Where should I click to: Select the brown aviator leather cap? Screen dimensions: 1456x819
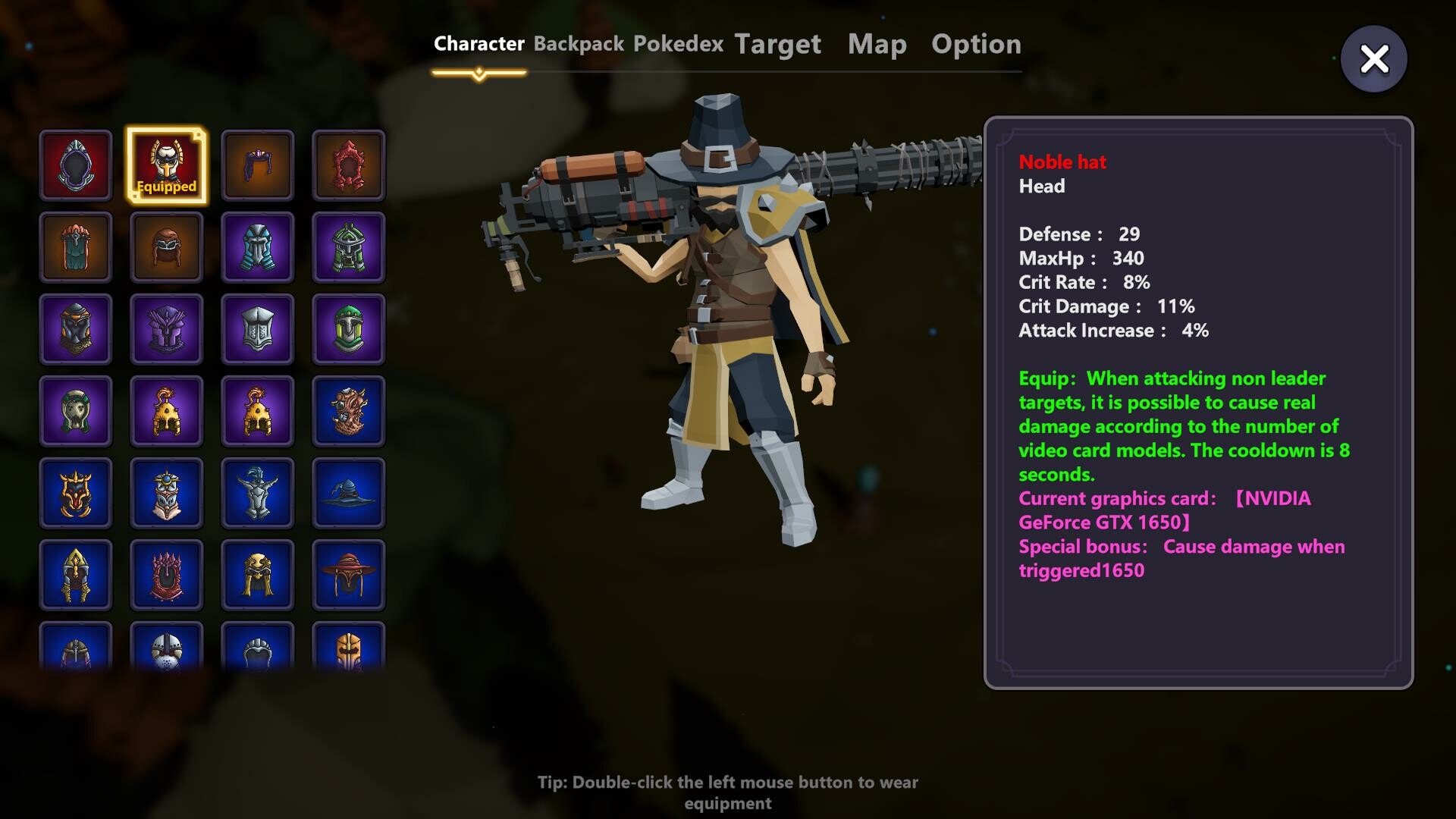167,246
